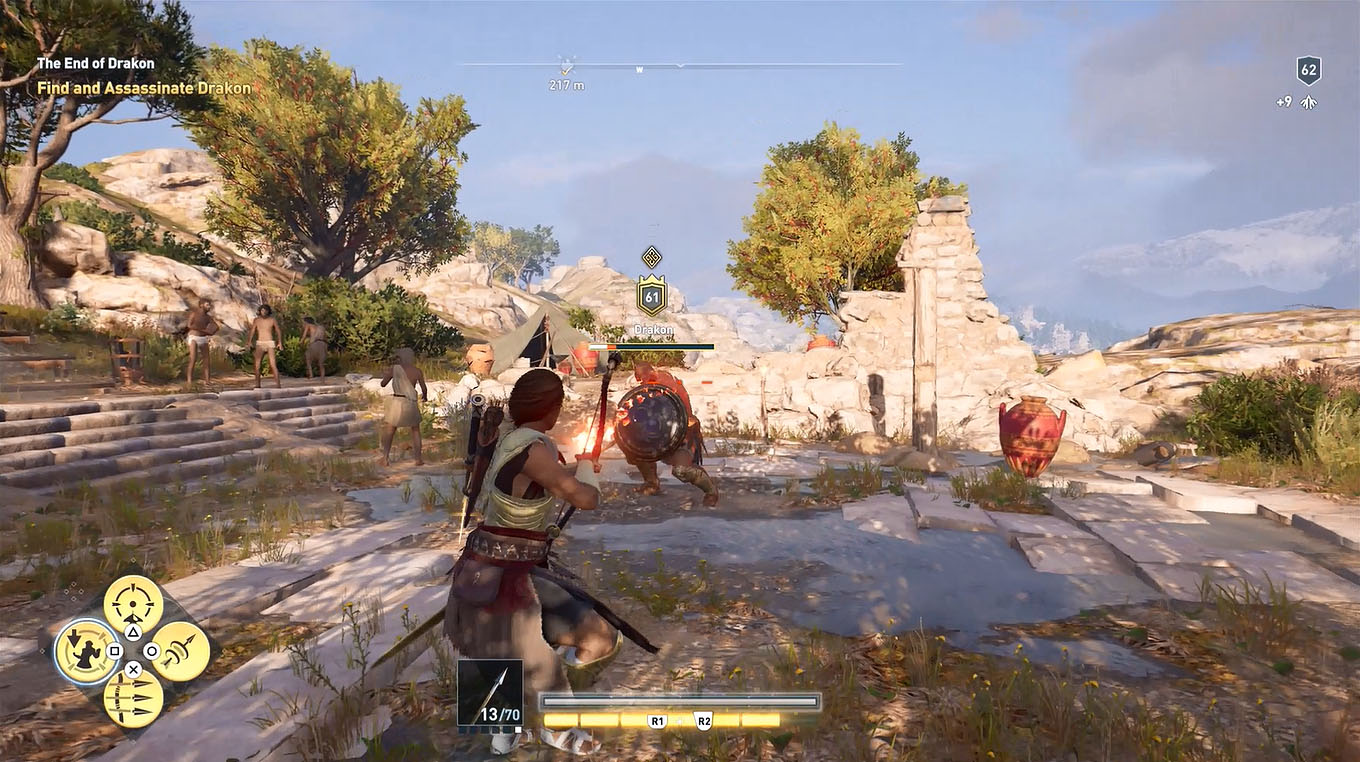Click the Triangle button prompt on ability wheel
The image size is (1360, 762).
click(x=133, y=631)
